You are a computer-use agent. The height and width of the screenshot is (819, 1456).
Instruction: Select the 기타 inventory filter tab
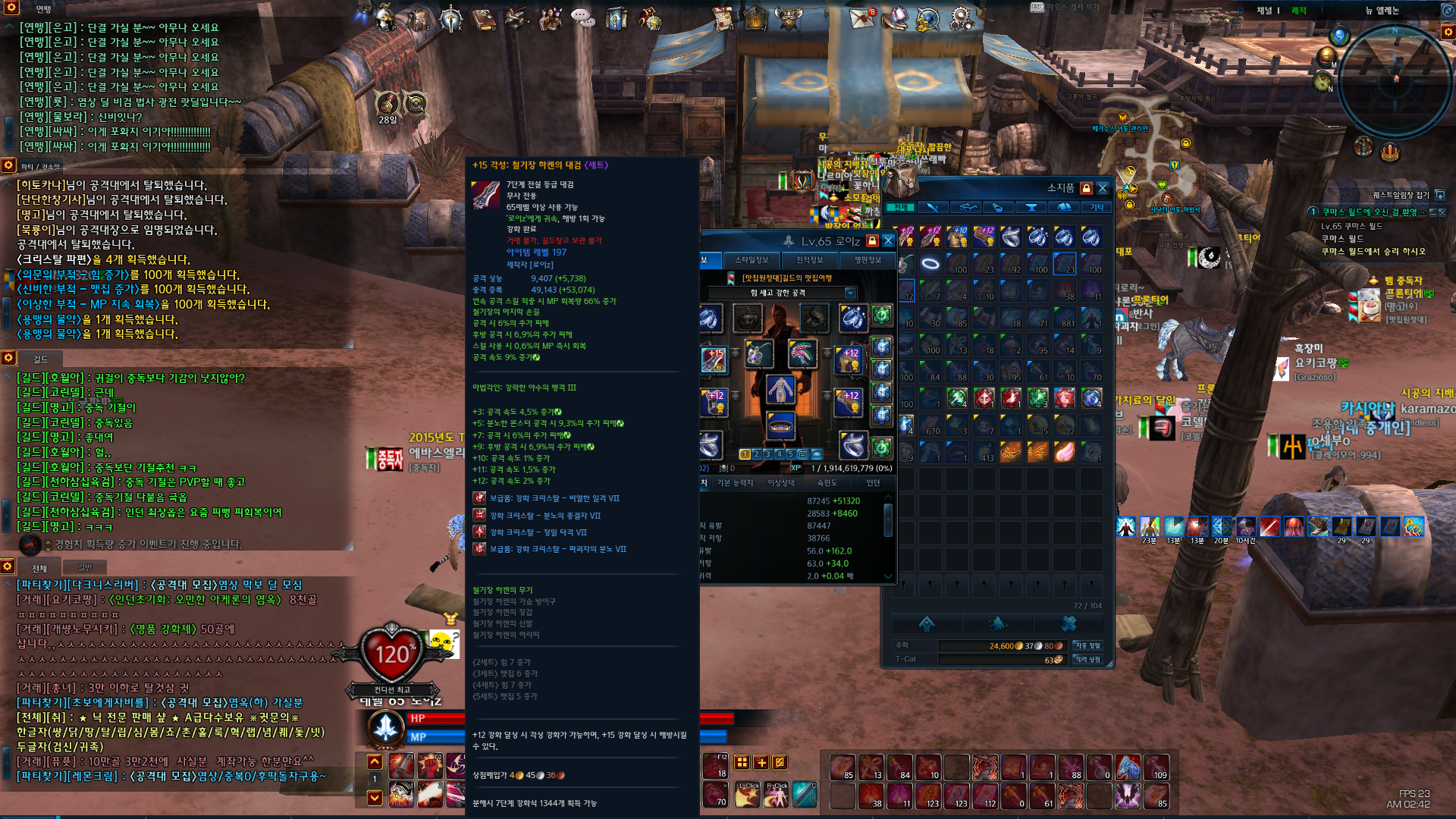(x=1097, y=207)
